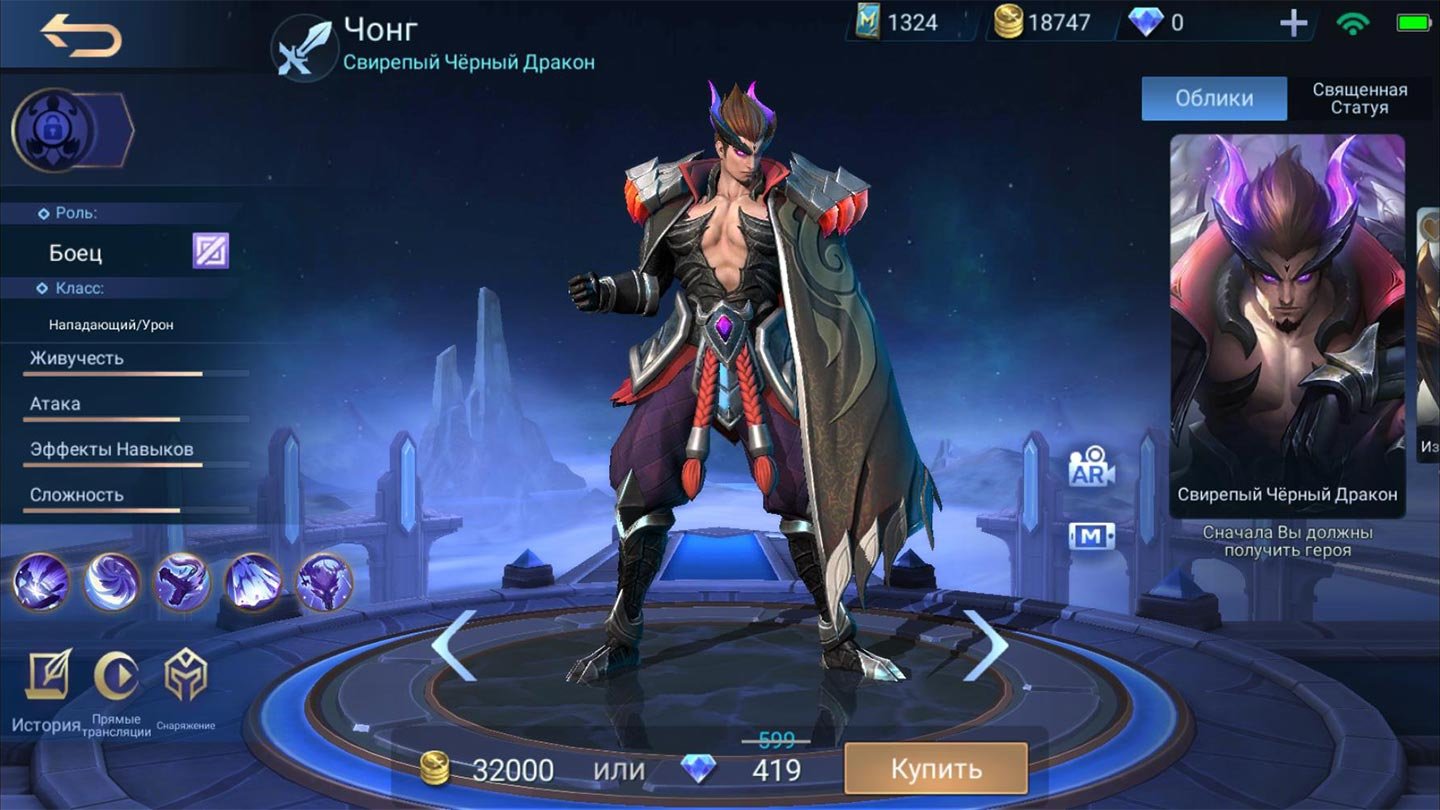The width and height of the screenshot is (1440, 810).
Task: Tap the purple fighter role icon beside Боец
Action: tap(211, 251)
